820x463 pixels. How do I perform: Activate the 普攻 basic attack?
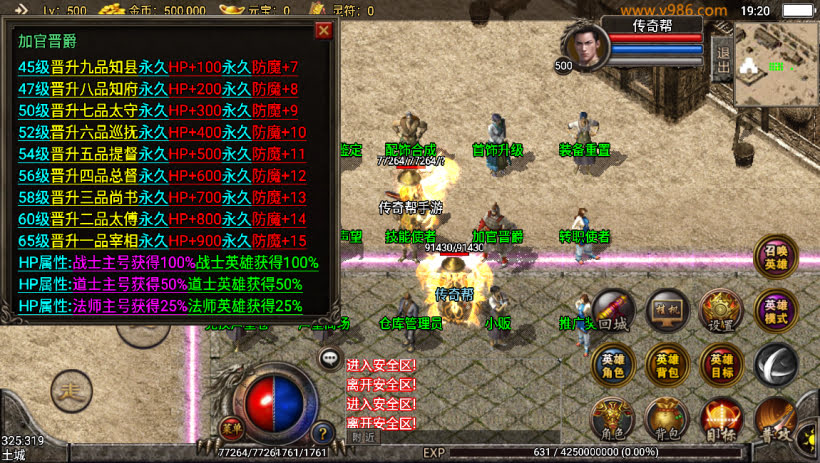pyautogui.click(x=776, y=418)
